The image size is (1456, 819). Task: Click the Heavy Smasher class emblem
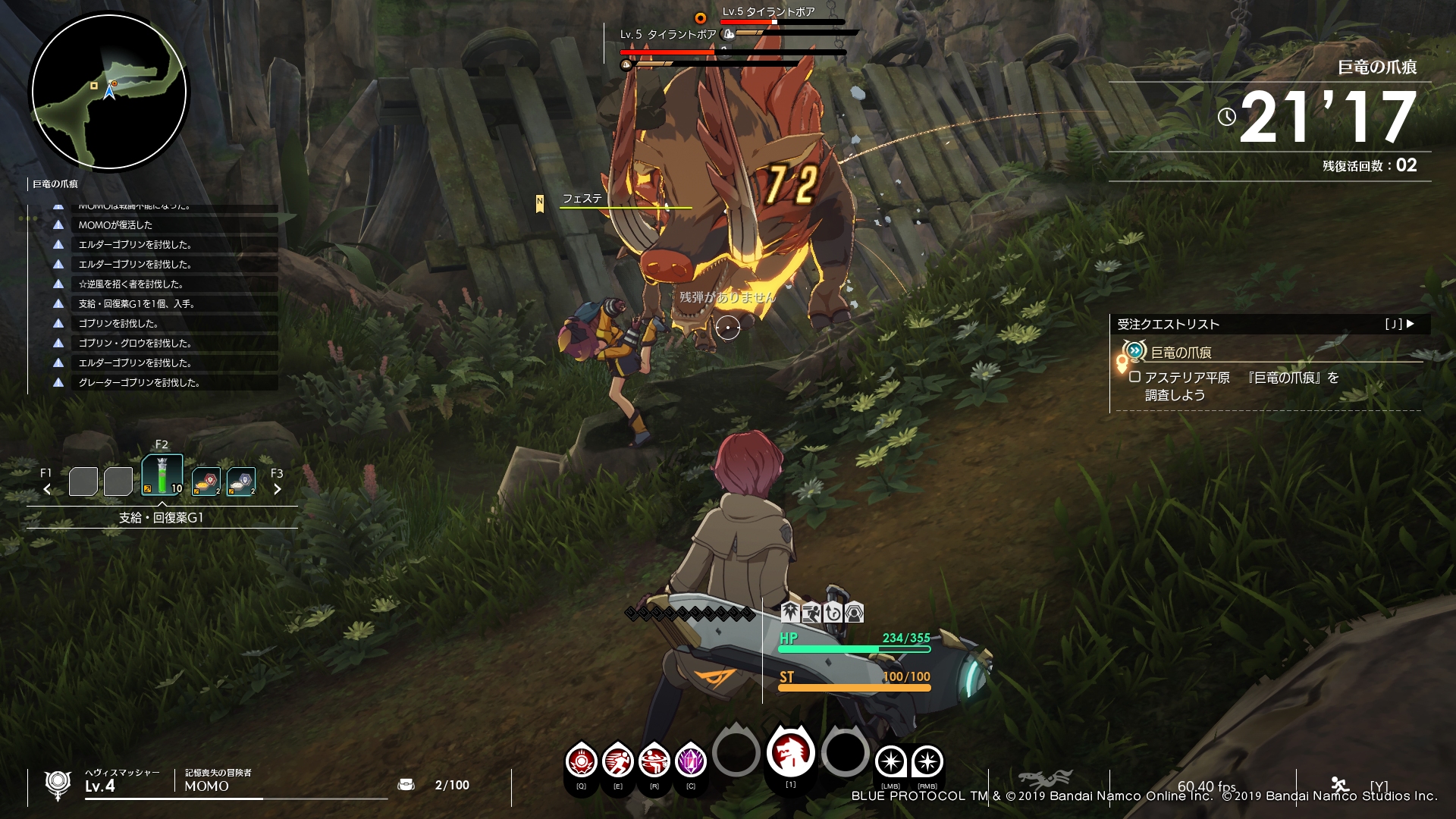pos(58,784)
